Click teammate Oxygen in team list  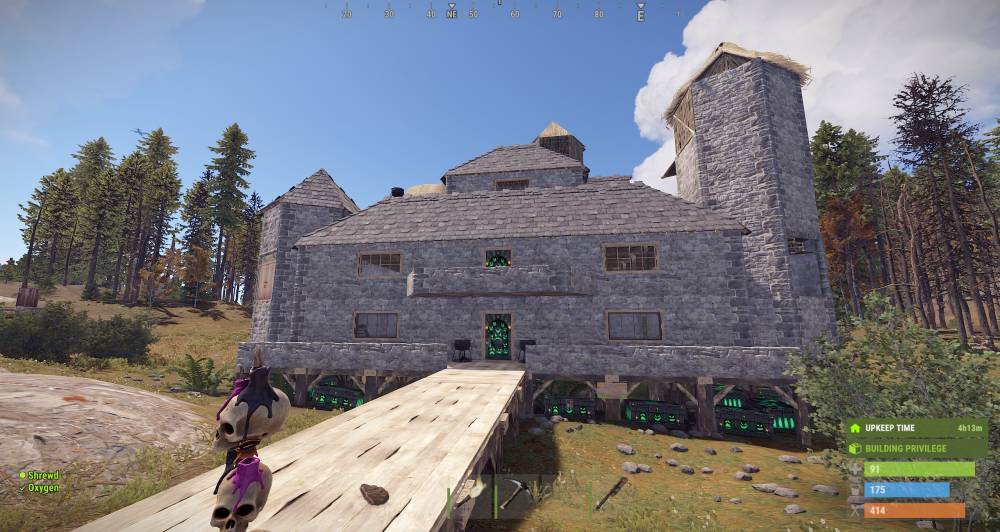[43, 488]
